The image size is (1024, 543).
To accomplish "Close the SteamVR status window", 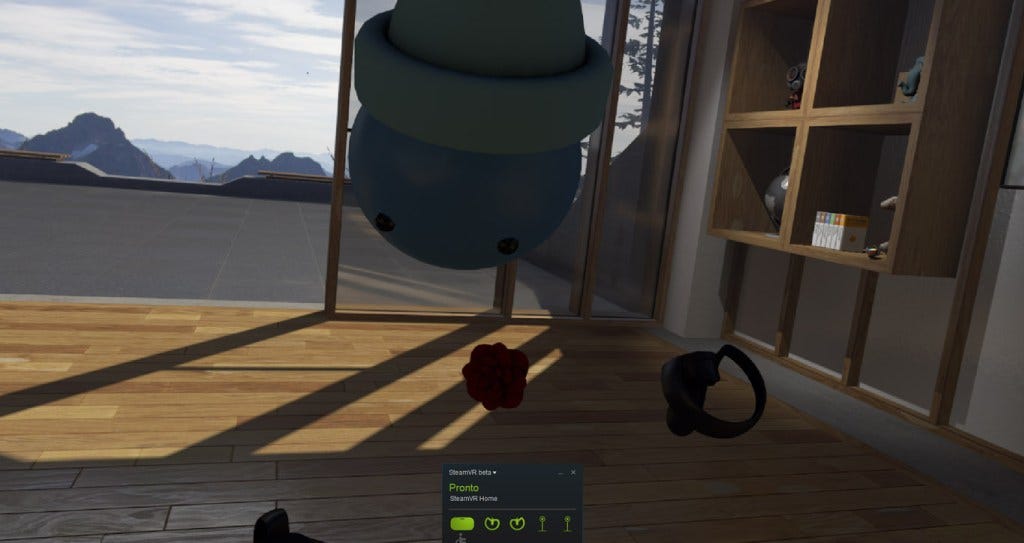I will [x=573, y=471].
